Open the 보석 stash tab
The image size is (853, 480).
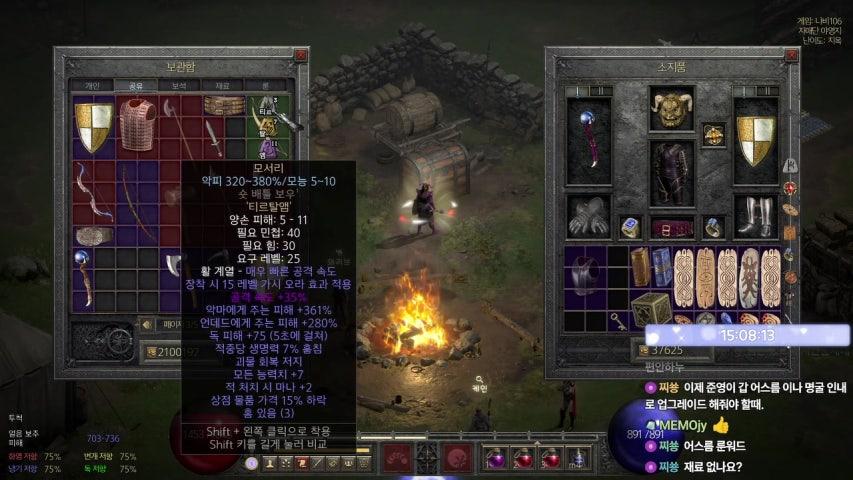(x=179, y=86)
